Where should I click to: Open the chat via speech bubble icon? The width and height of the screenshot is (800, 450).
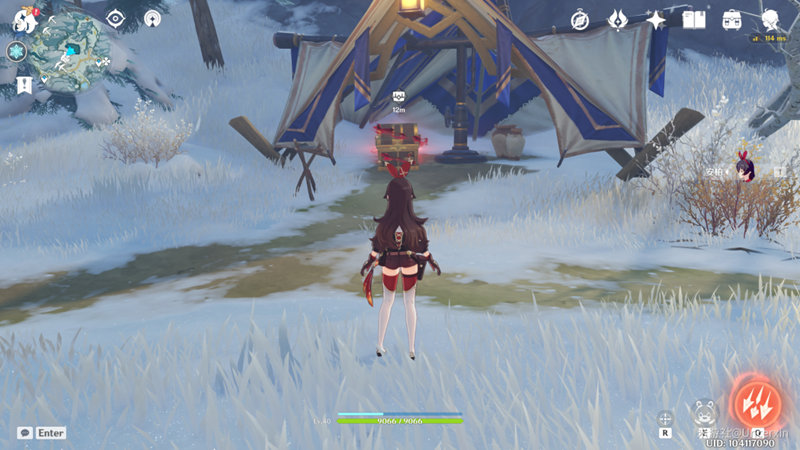(24, 433)
